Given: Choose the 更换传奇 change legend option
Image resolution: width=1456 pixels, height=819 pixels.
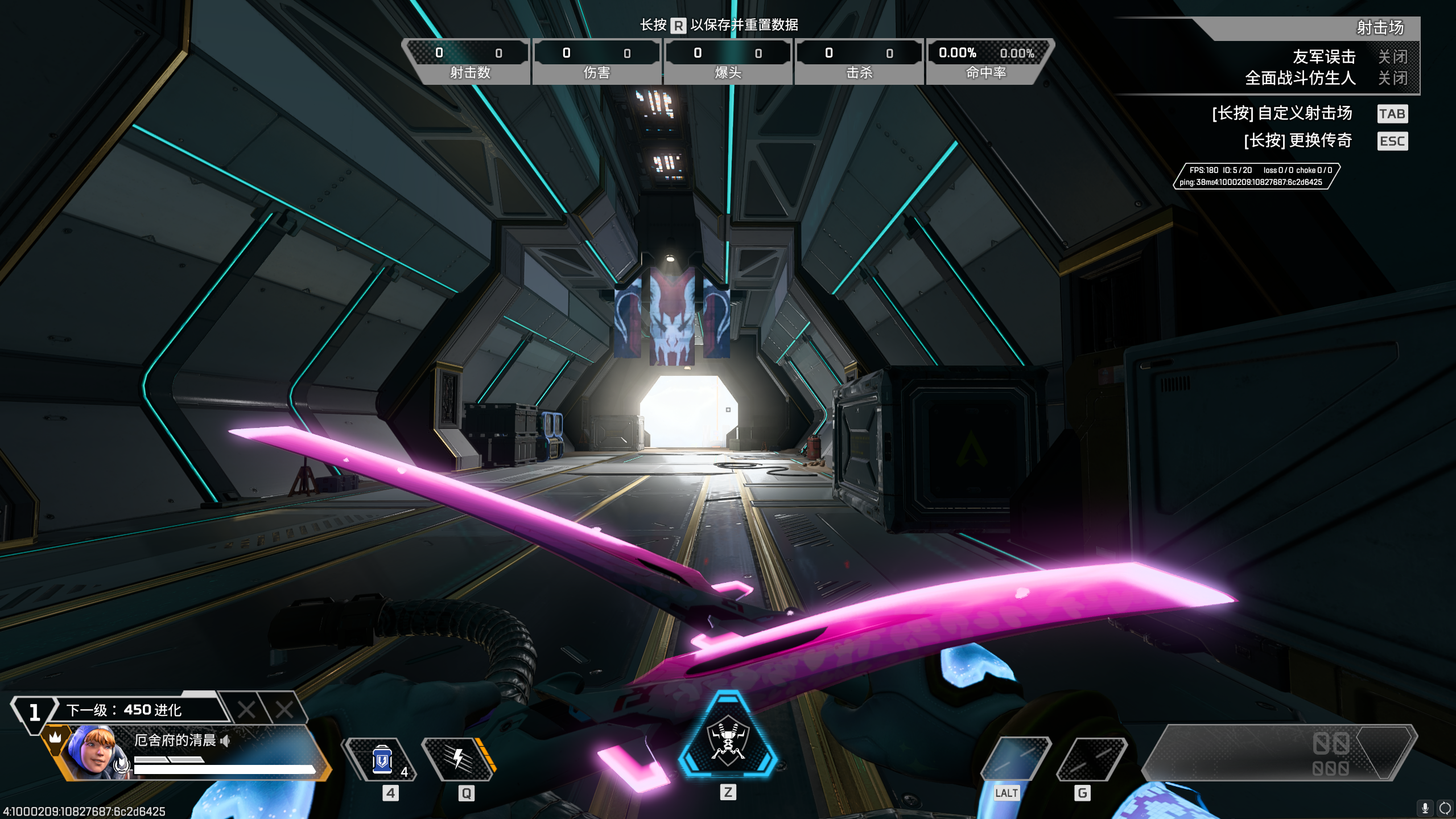Looking at the screenshot, I should pos(1297,141).
